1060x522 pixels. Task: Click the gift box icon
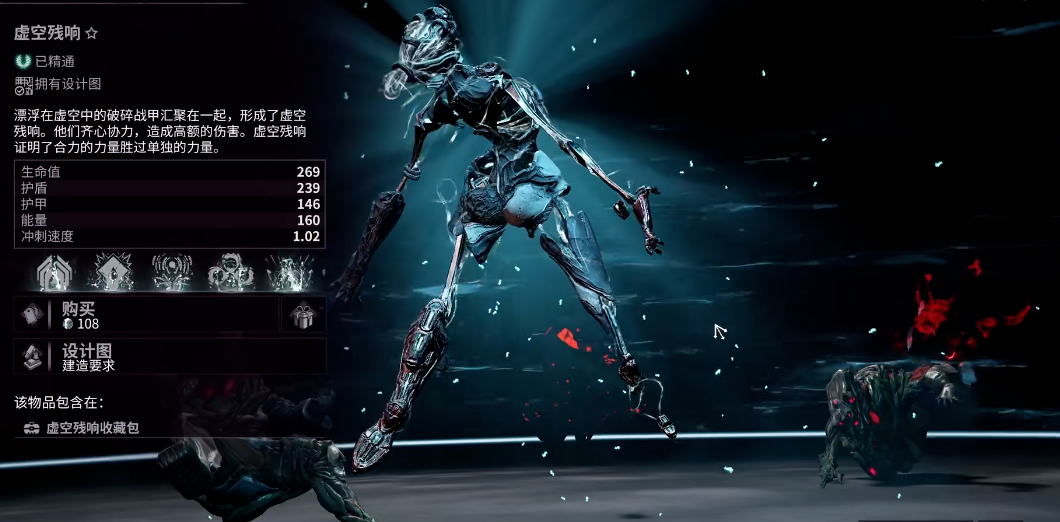[303, 315]
